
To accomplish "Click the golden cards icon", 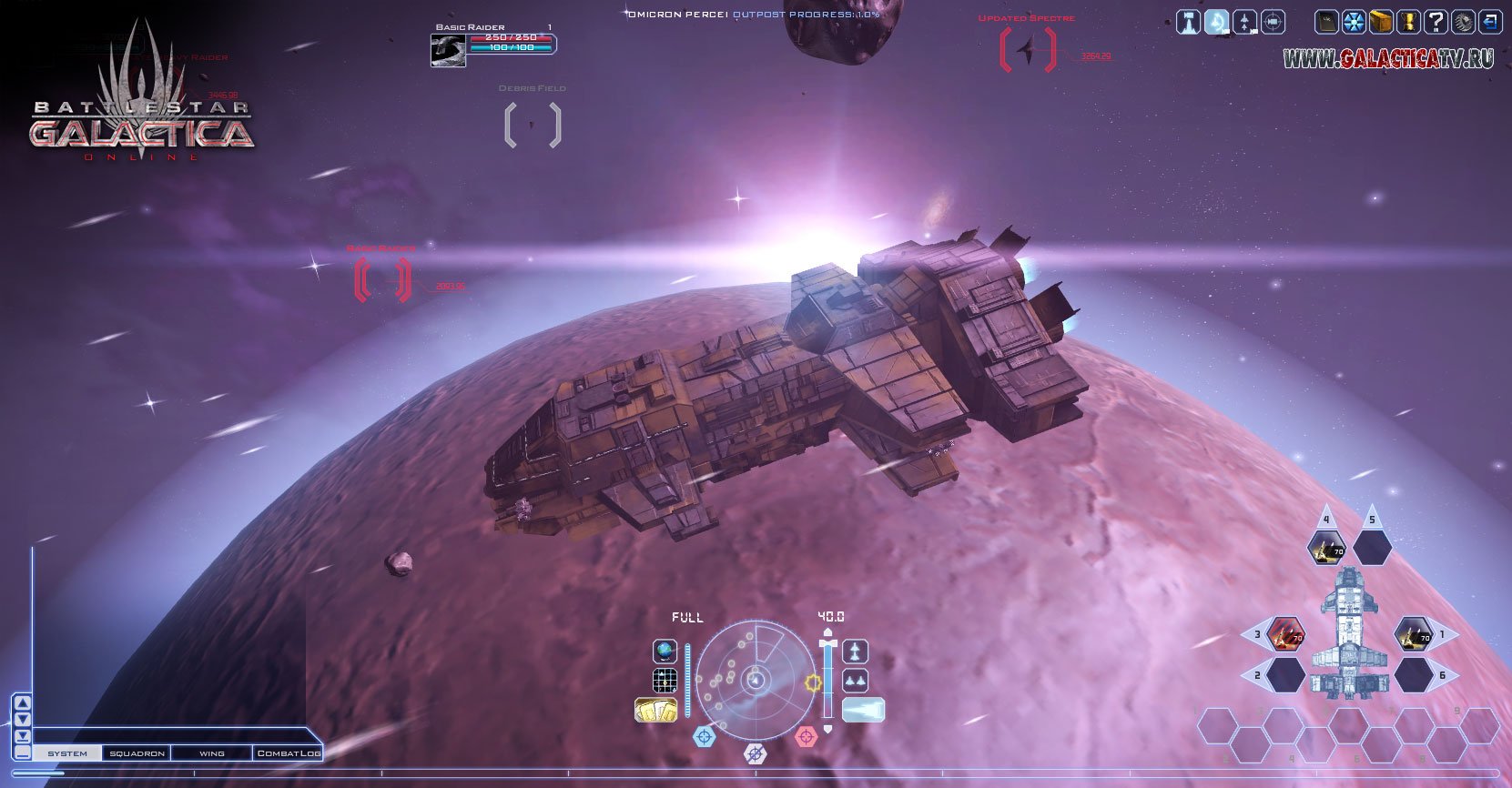I will click(x=655, y=710).
